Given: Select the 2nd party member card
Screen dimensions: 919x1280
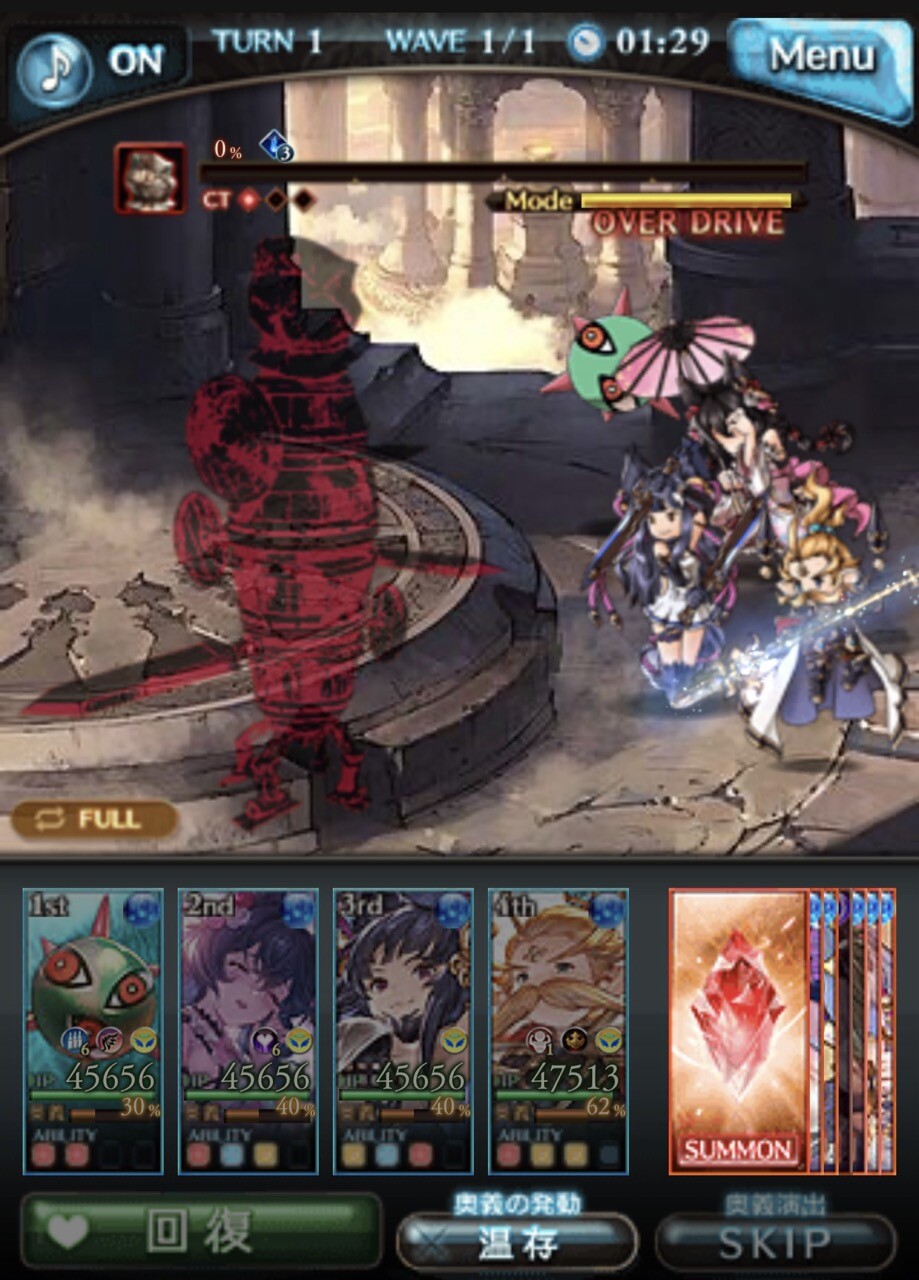Looking at the screenshot, I should tap(248, 1030).
